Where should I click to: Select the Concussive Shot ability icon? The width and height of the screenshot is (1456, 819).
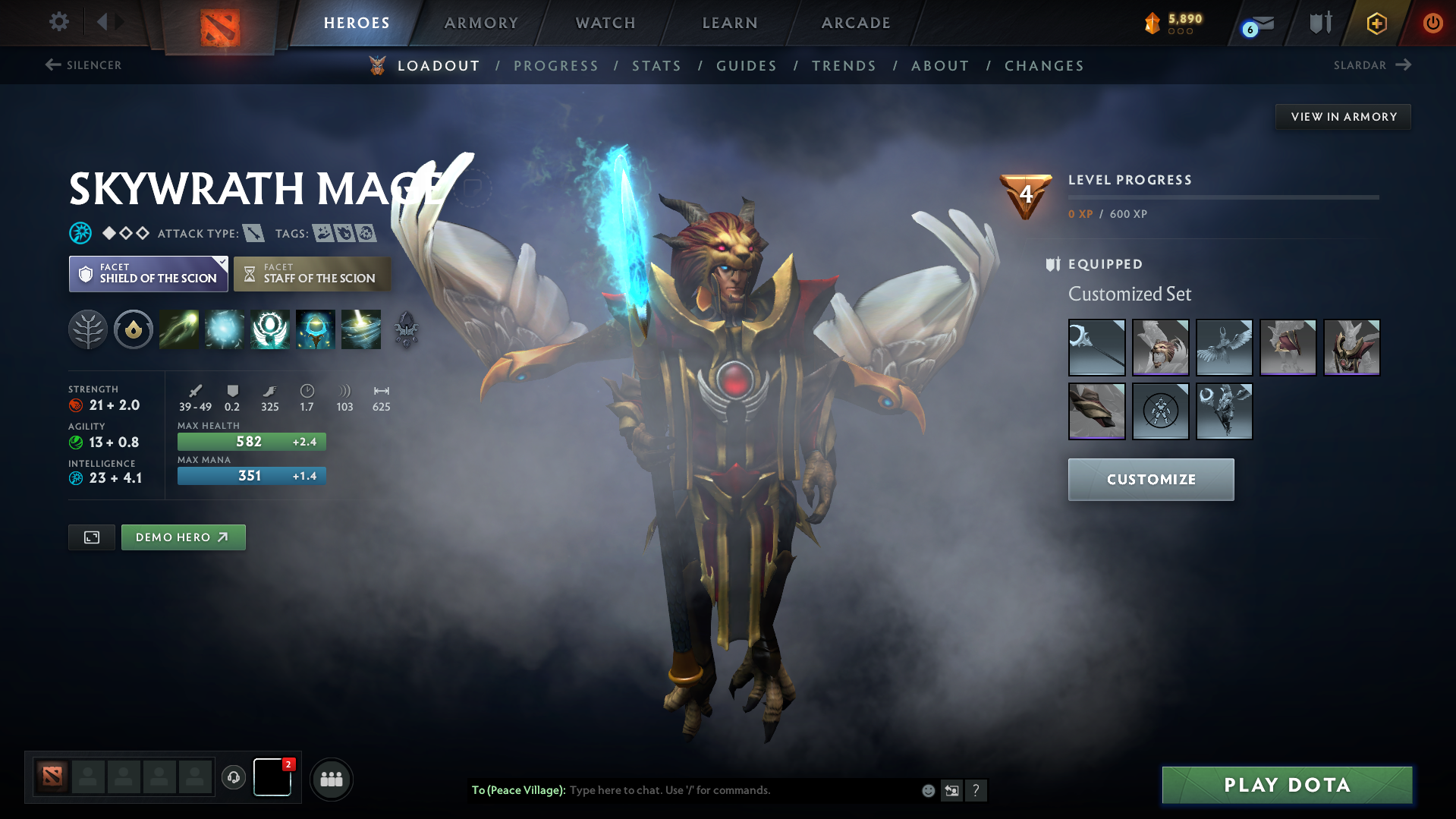tap(224, 329)
